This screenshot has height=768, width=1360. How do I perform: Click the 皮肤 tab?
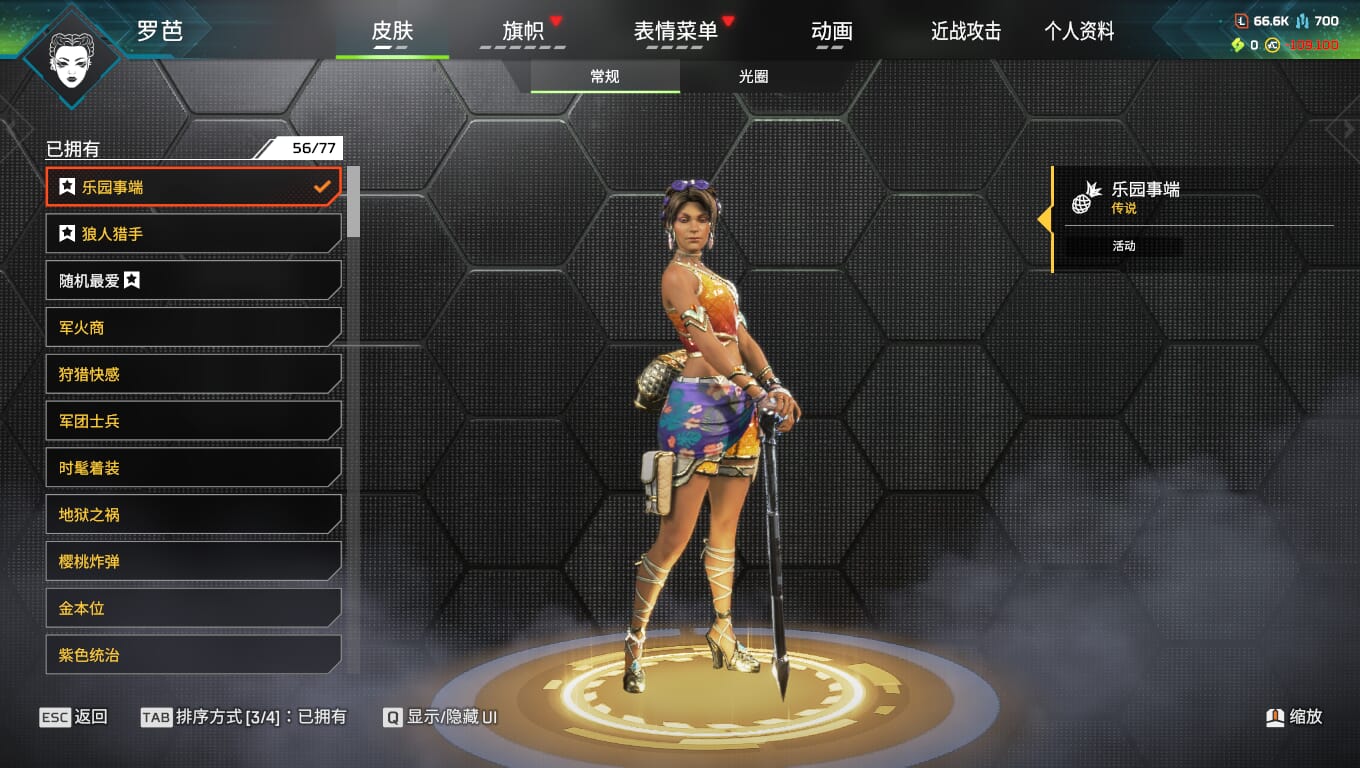(392, 31)
